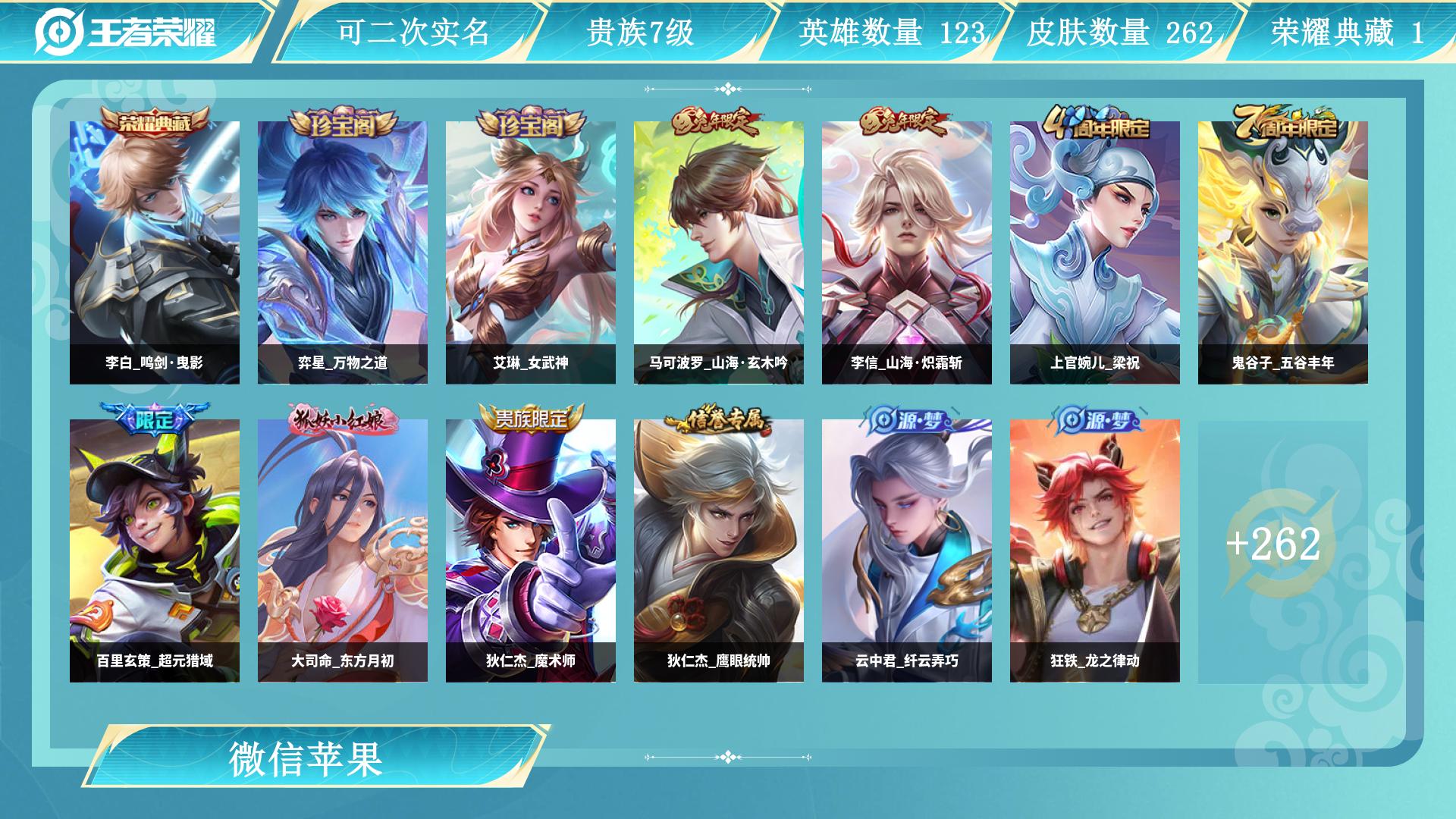Click the 微信苹果 label

coord(306,758)
